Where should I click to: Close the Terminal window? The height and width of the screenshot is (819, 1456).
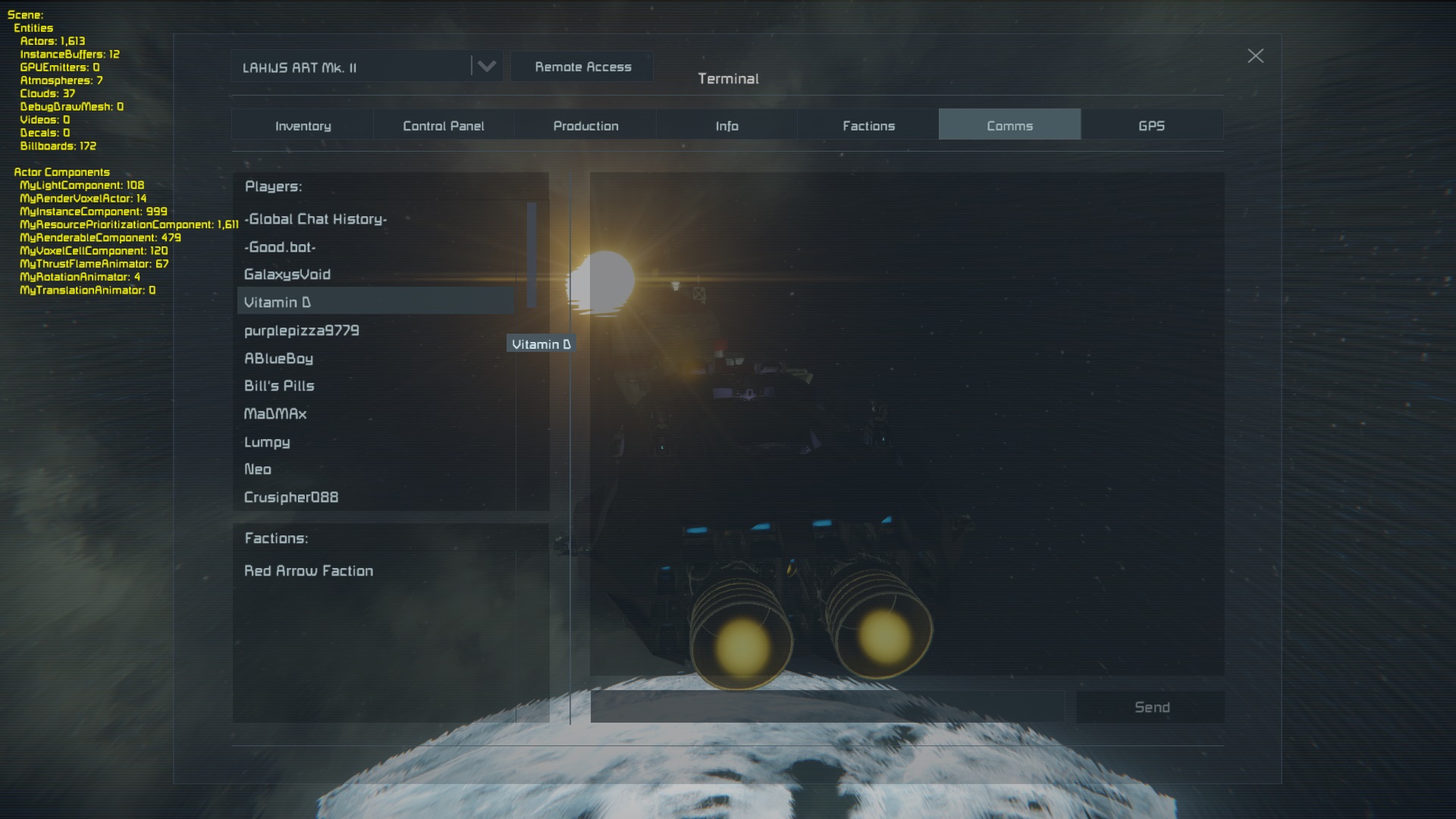1255,56
